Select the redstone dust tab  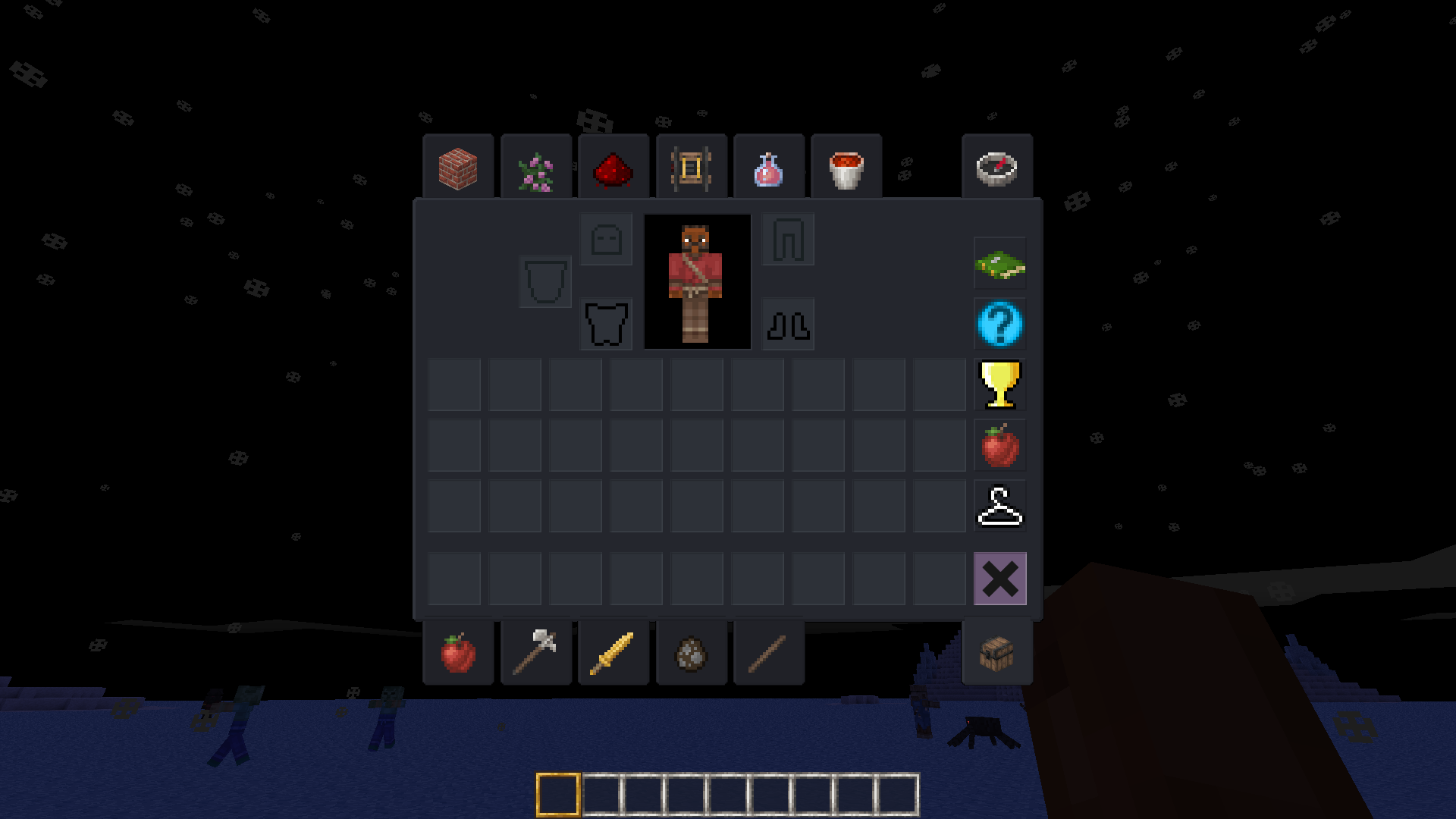(613, 168)
